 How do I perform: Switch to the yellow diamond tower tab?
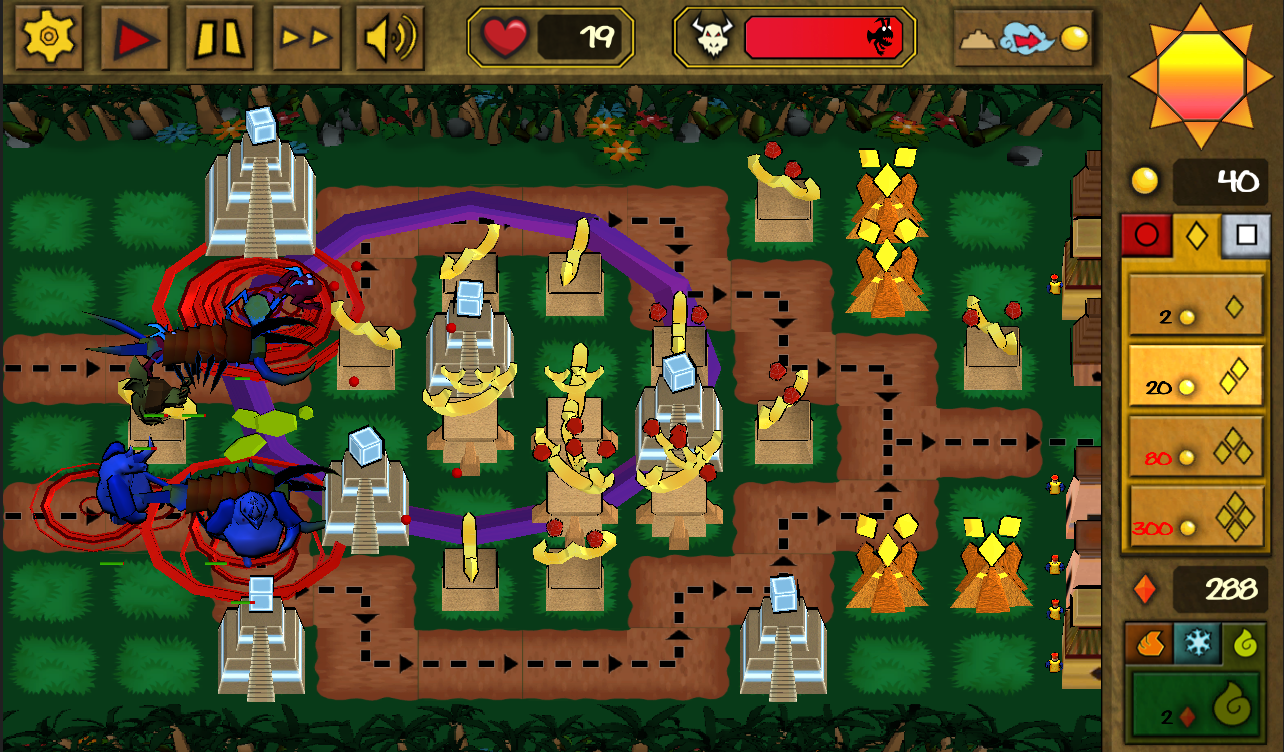(1196, 236)
